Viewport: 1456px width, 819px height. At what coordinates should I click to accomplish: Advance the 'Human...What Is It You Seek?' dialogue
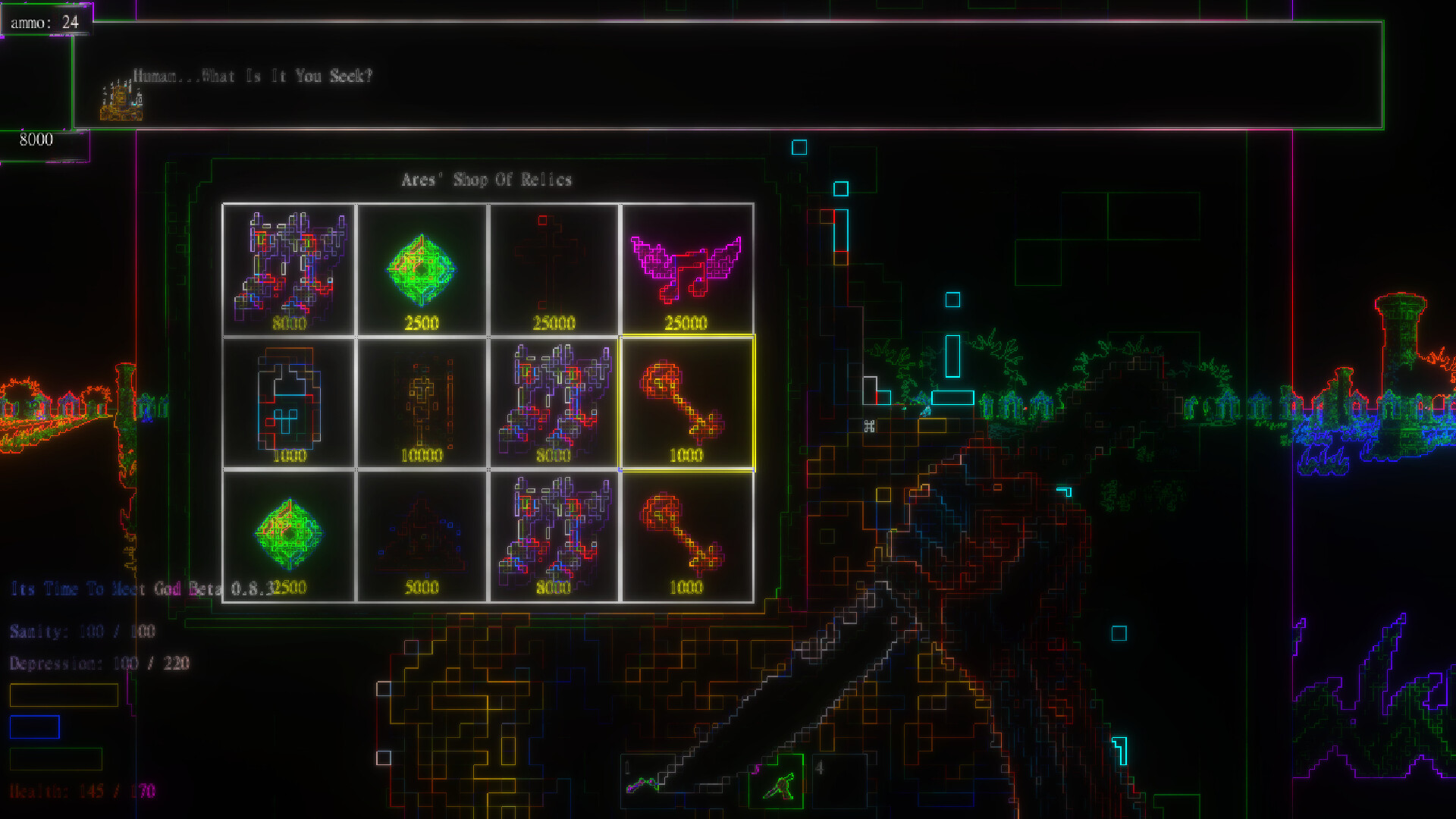254,76
